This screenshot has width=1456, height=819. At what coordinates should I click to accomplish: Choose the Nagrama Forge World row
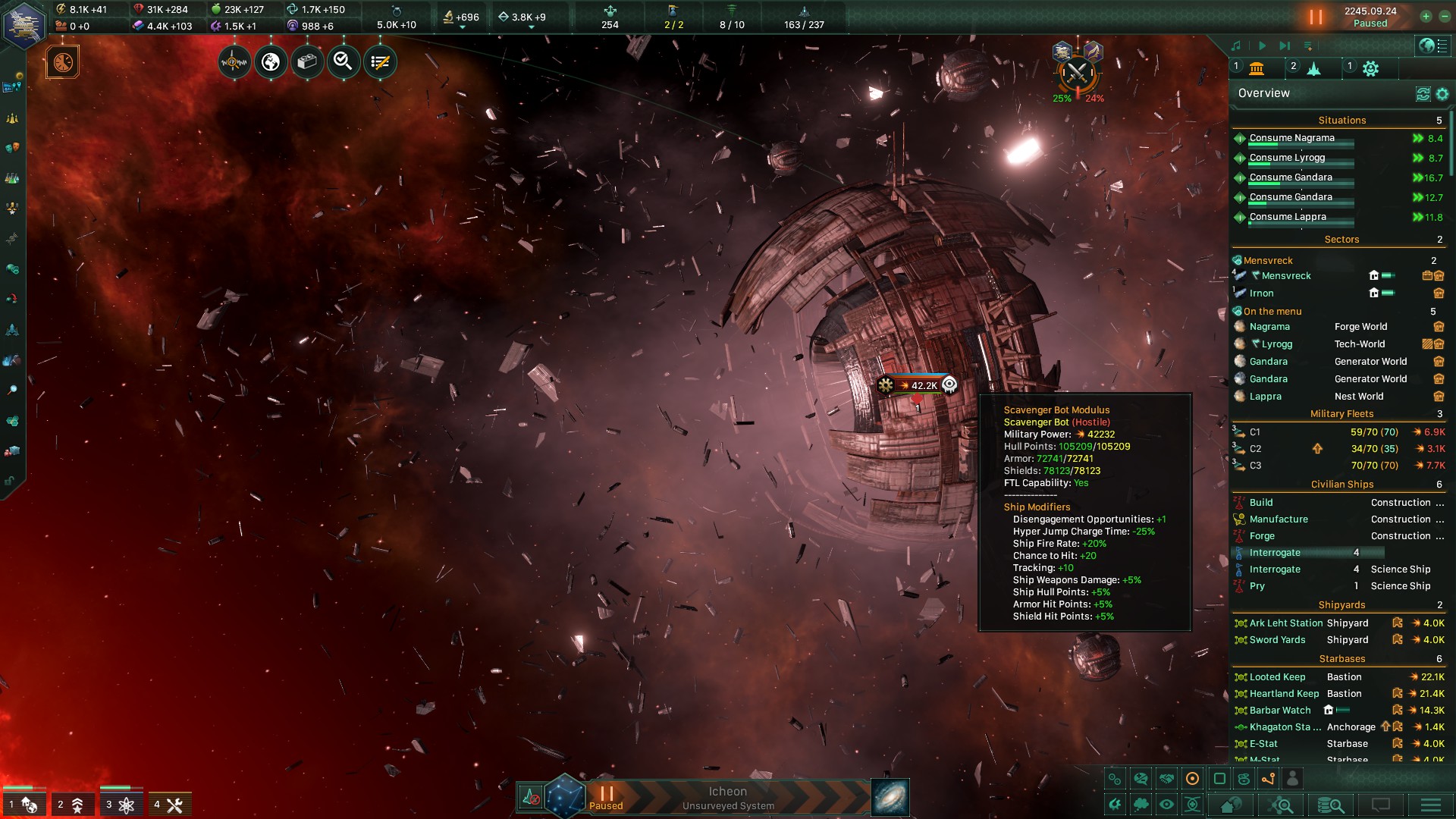click(1269, 327)
